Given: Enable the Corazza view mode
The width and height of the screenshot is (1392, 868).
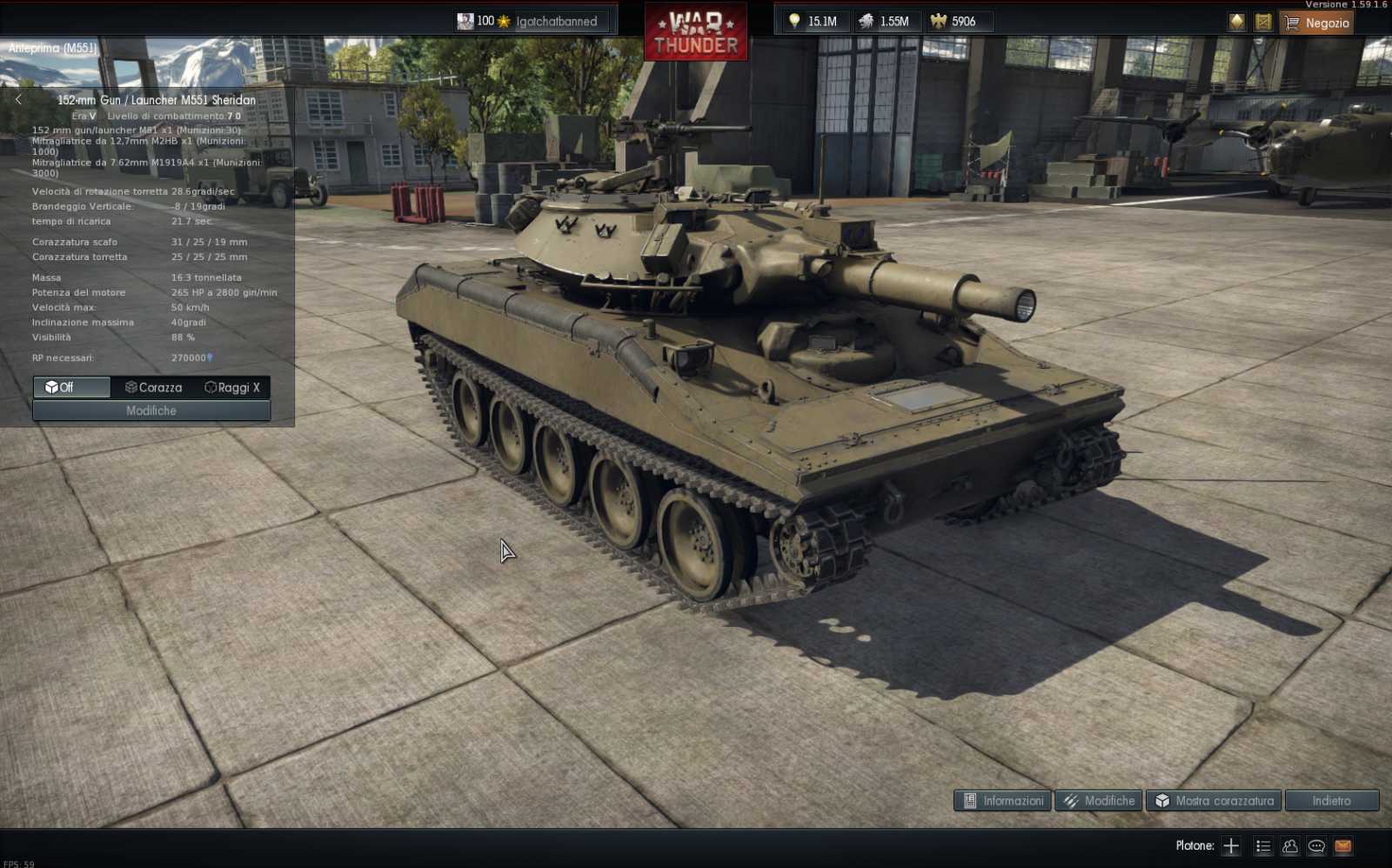Looking at the screenshot, I should [x=156, y=388].
